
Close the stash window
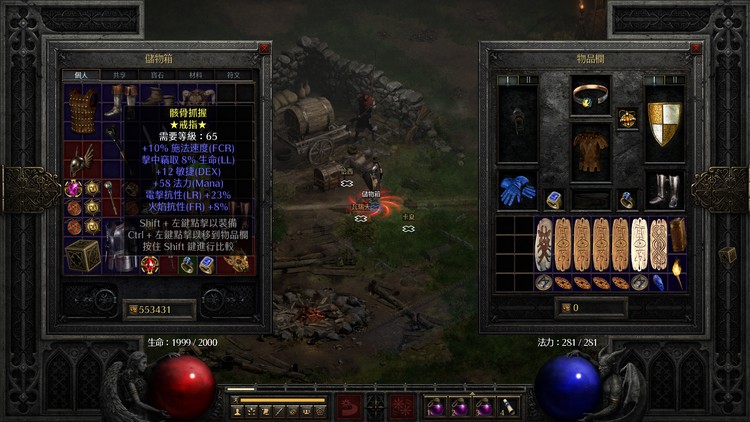click(264, 48)
